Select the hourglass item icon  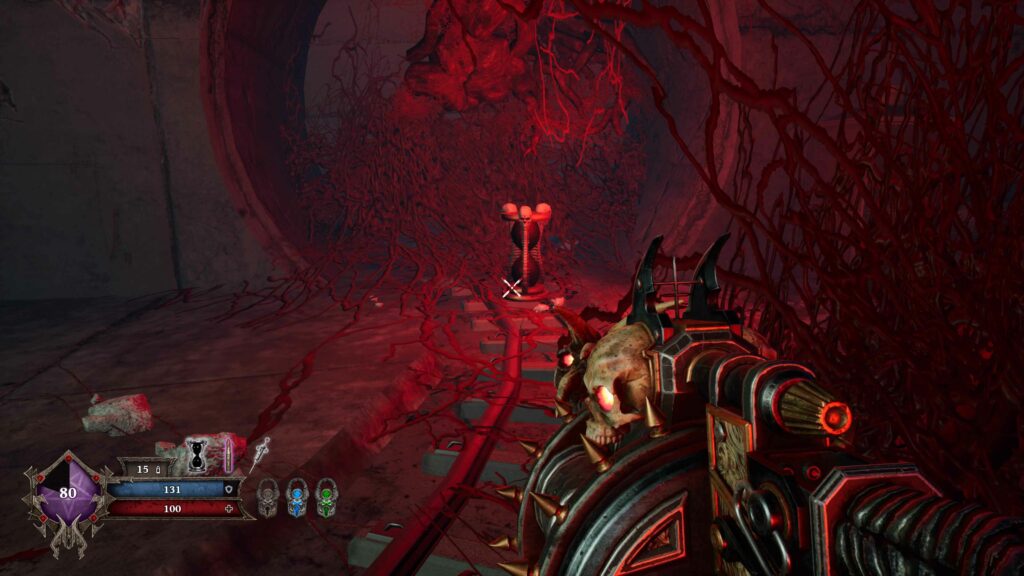[197, 455]
